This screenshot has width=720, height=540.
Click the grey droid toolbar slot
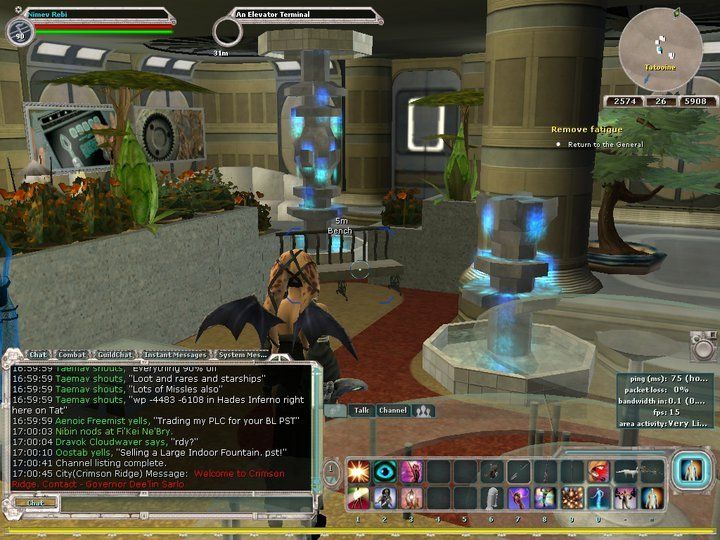pyautogui.click(x=491, y=497)
